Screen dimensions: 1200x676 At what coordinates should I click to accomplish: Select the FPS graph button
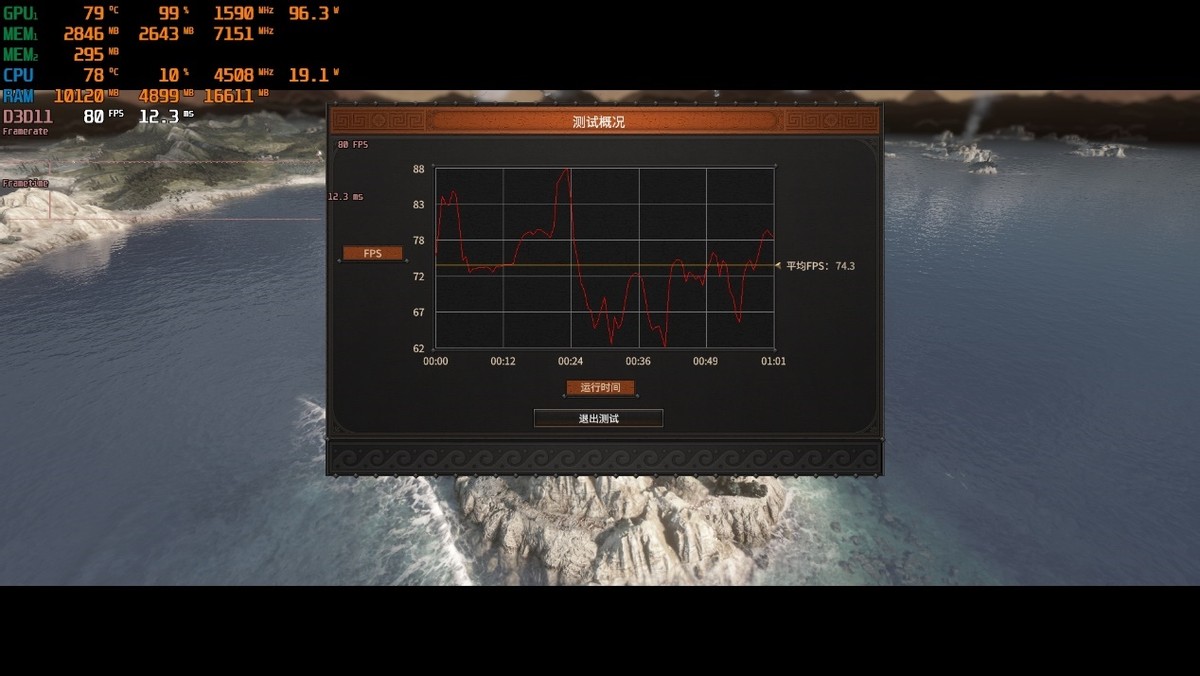click(373, 254)
